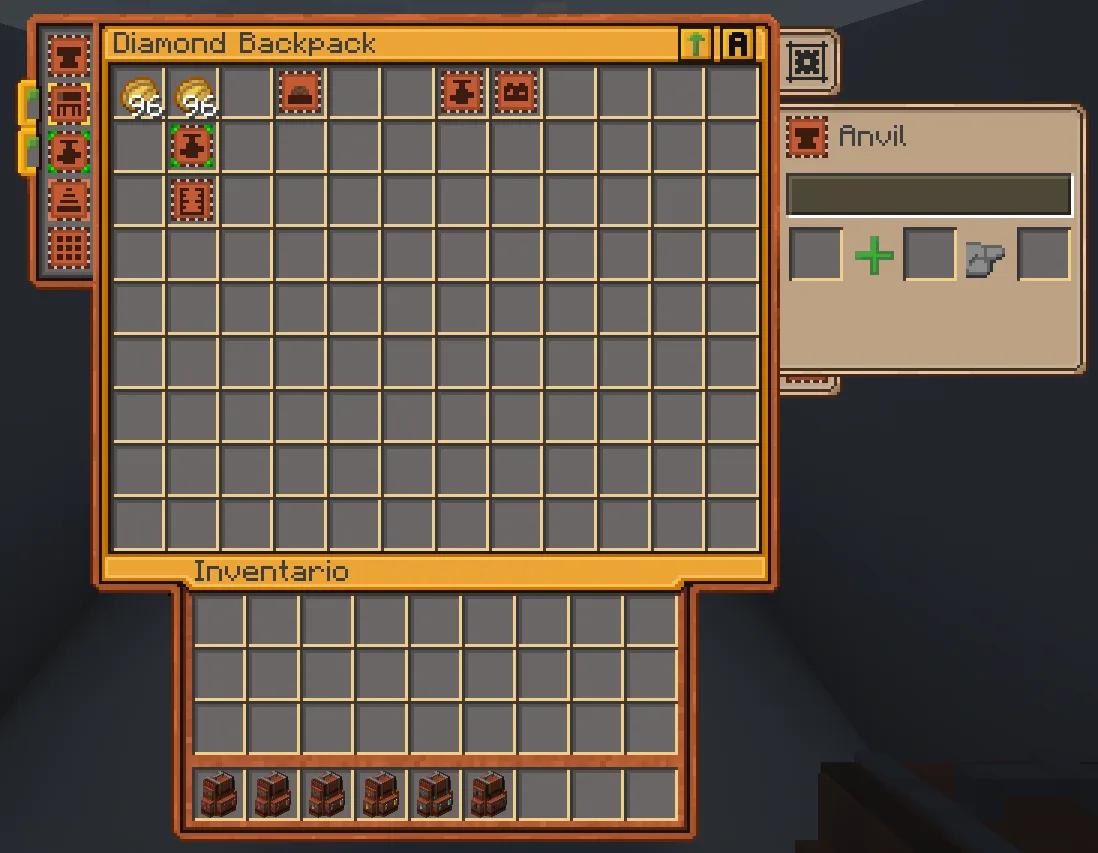This screenshot has height=853, width=1098.
Task: Click the anvil output slot after the hammer arrow
Action: (1043, 255)
